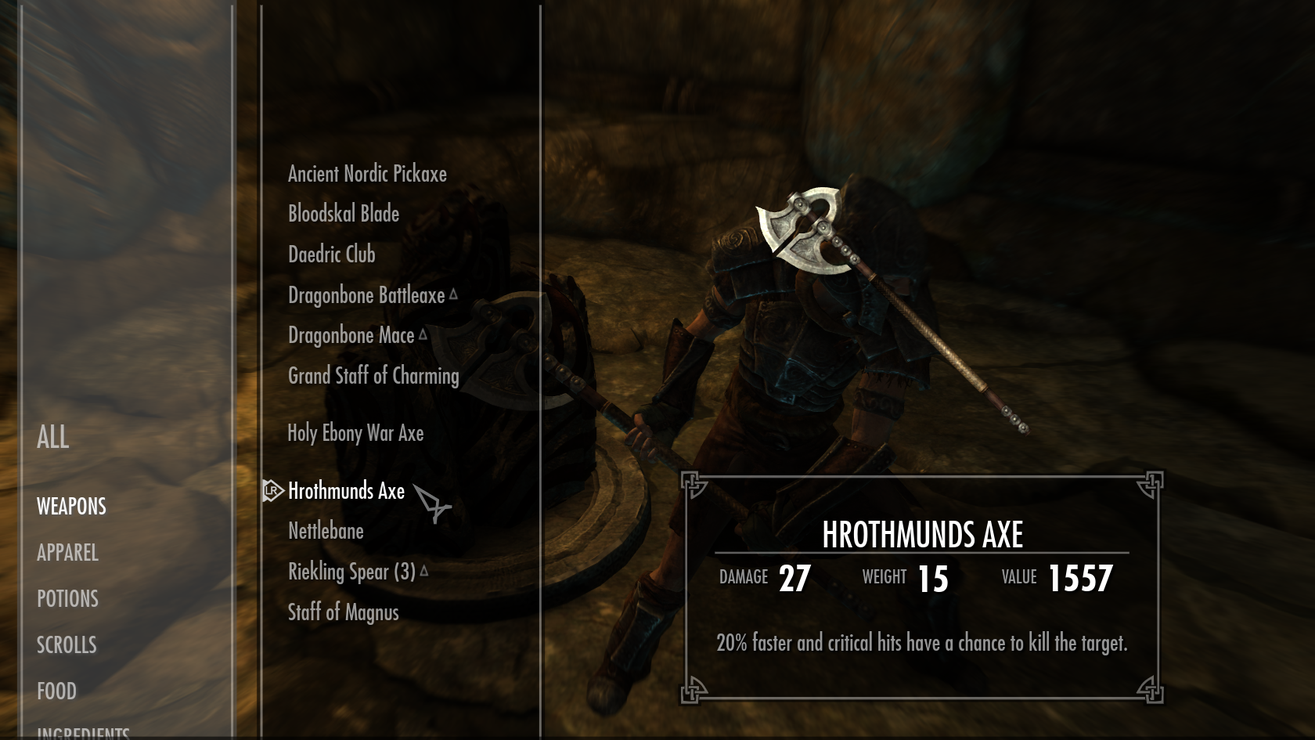
Task: Click the top-right corner emblem of the item card
Action: (1152, 483)
